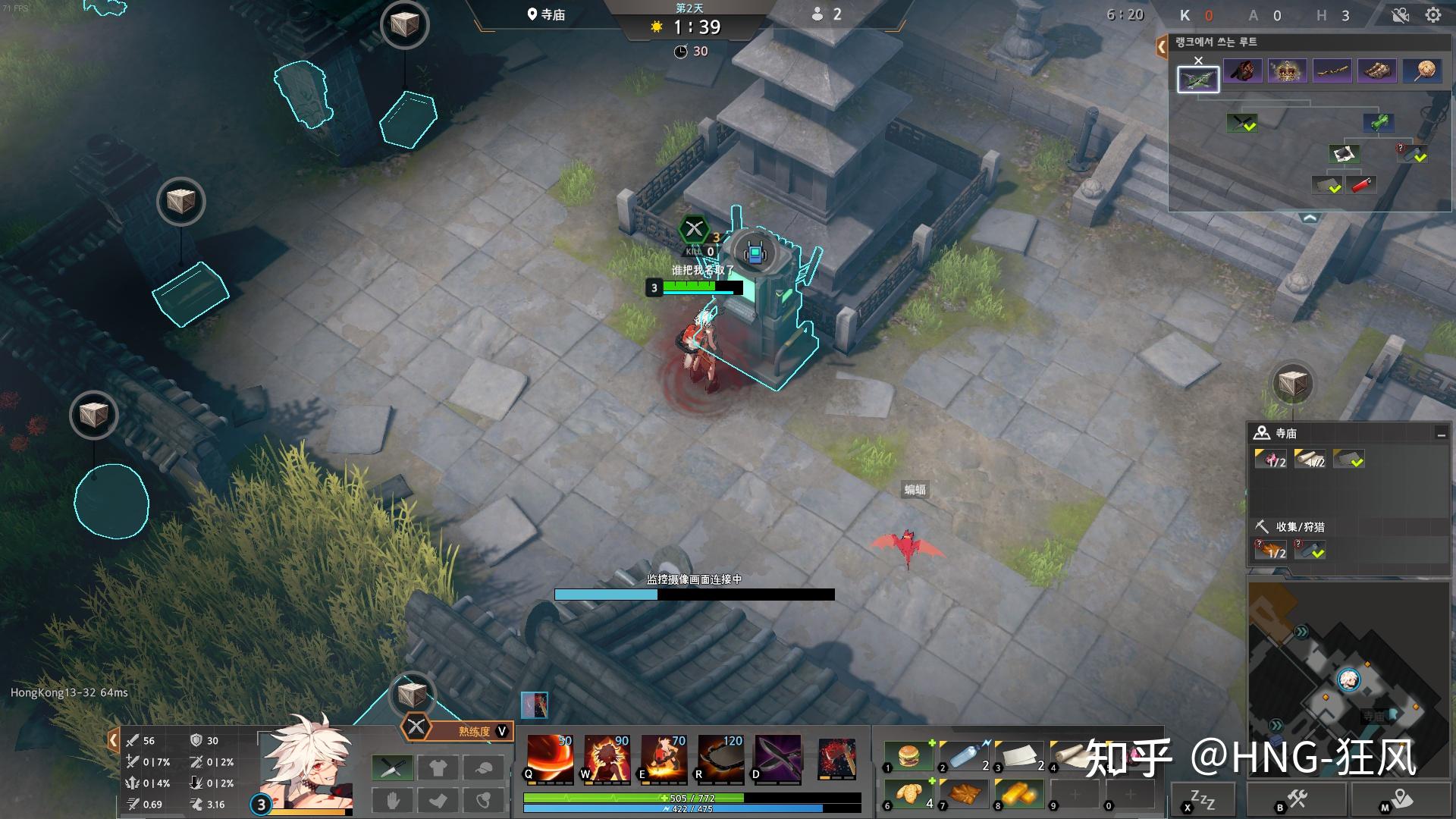Open the map with the map-pin button
This screenshot has width=1456, height=819.
coord(1401,800)
